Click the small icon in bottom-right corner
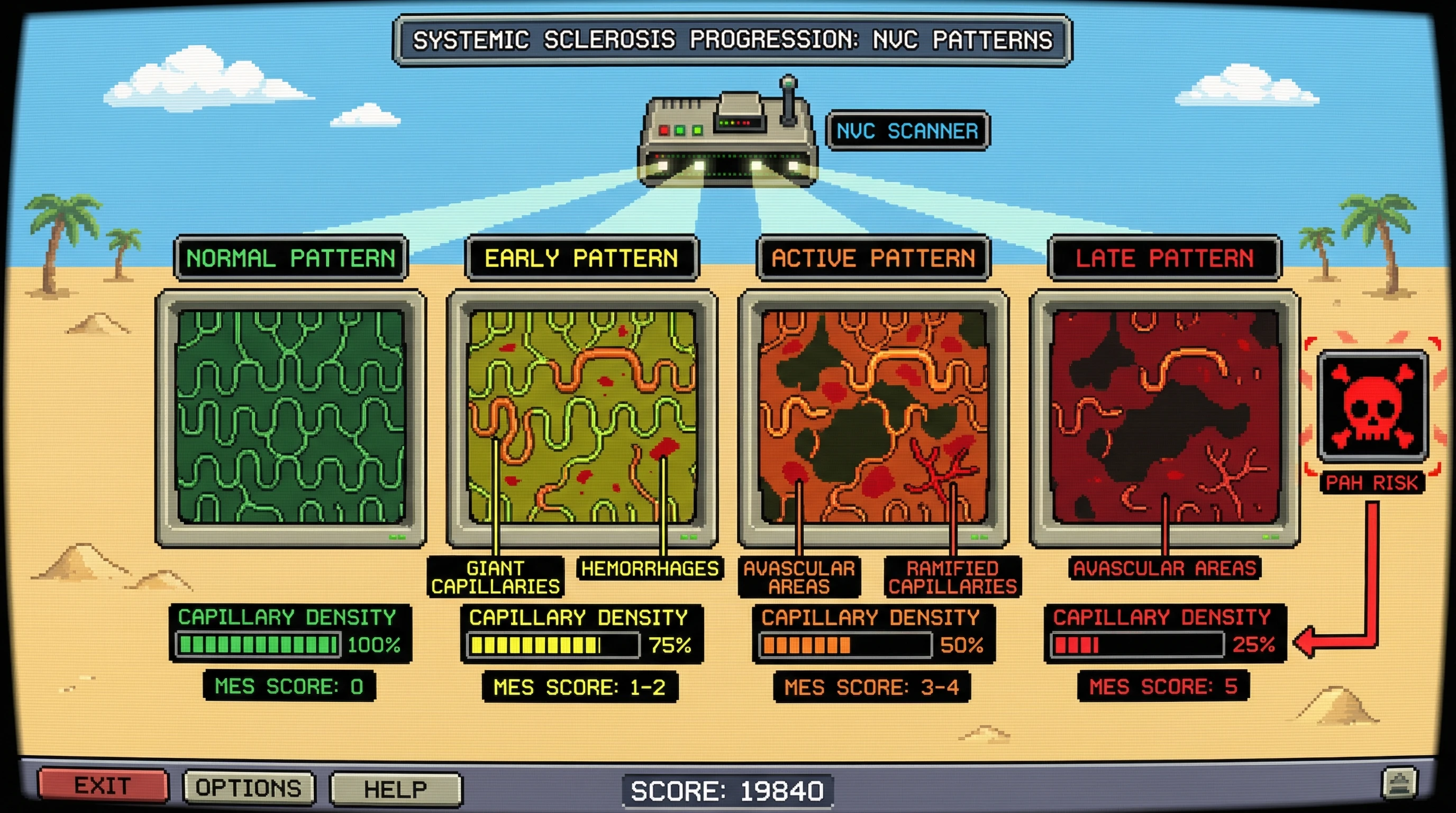This screenshot has height=813, width=1456. point(1399,782)
